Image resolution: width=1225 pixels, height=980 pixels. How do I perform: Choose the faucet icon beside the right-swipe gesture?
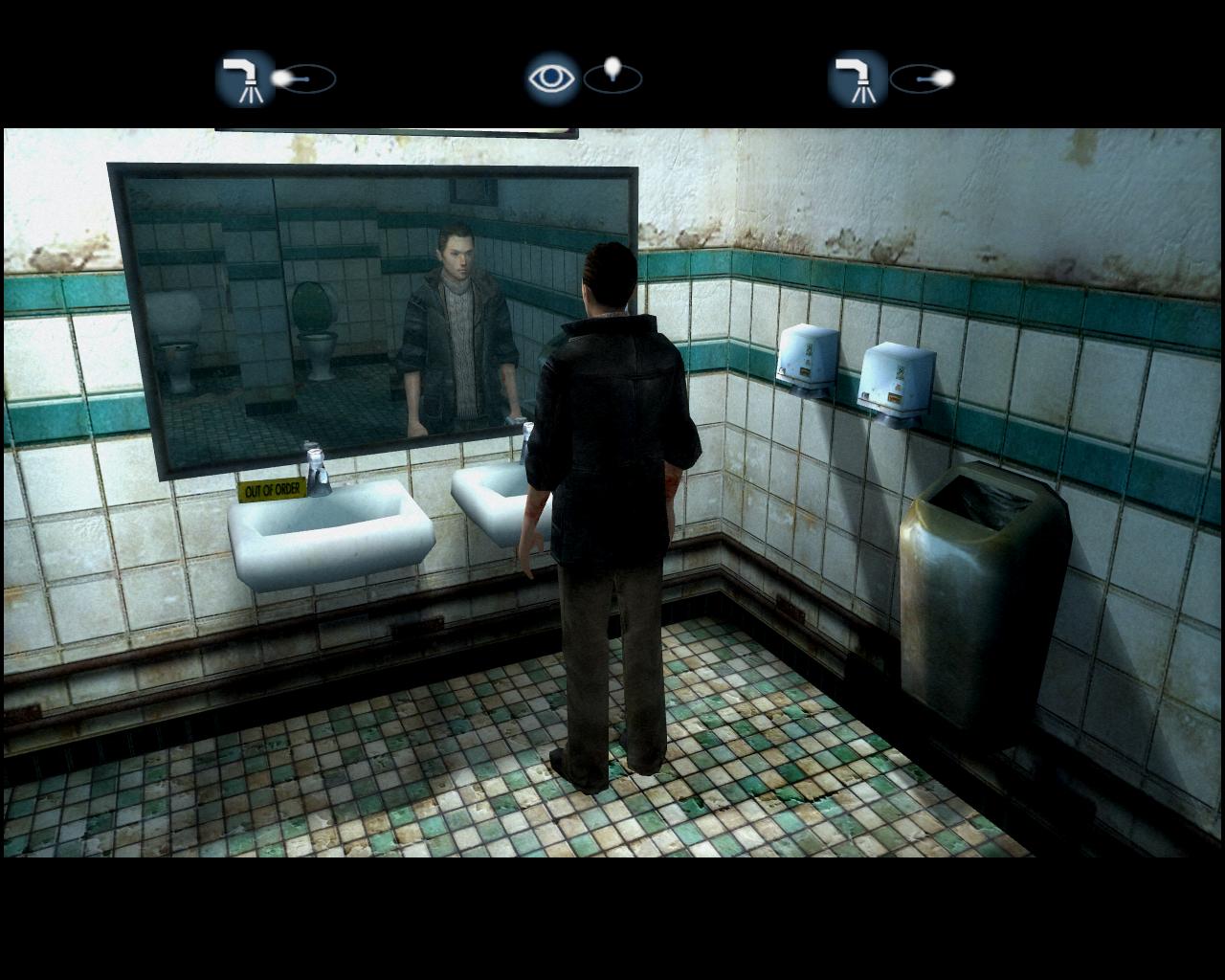click(x=857, y=78)
